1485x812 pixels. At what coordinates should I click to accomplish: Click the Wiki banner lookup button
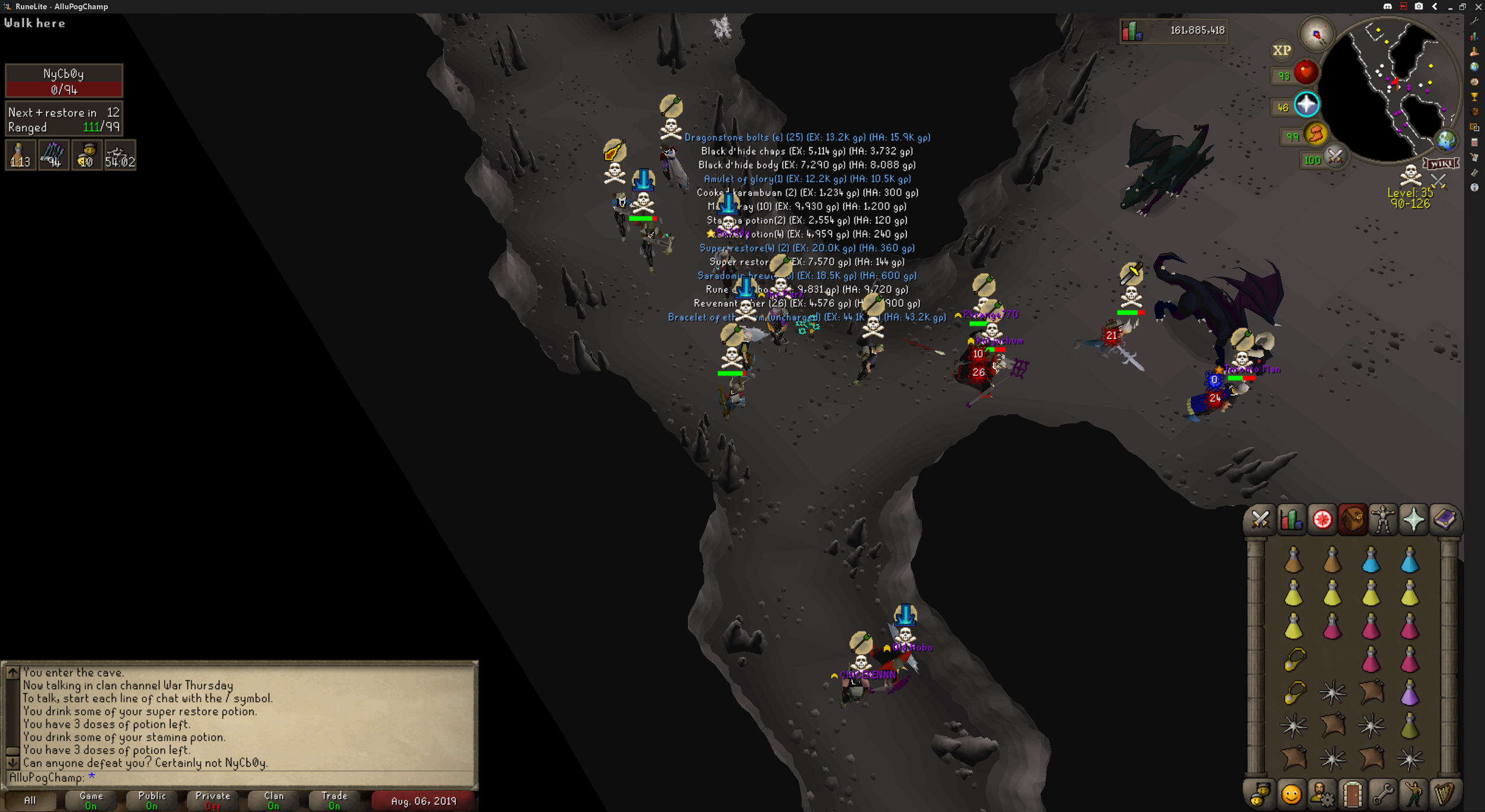(1441, 164)
